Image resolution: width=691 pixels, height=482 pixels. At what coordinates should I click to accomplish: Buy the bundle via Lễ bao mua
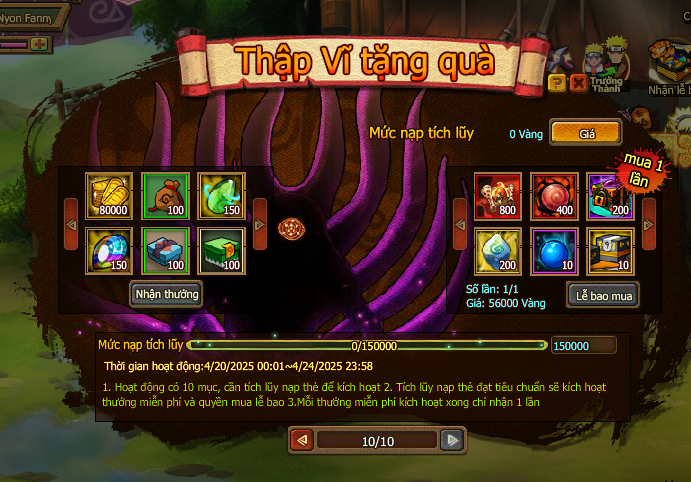(x=603, y=295)
